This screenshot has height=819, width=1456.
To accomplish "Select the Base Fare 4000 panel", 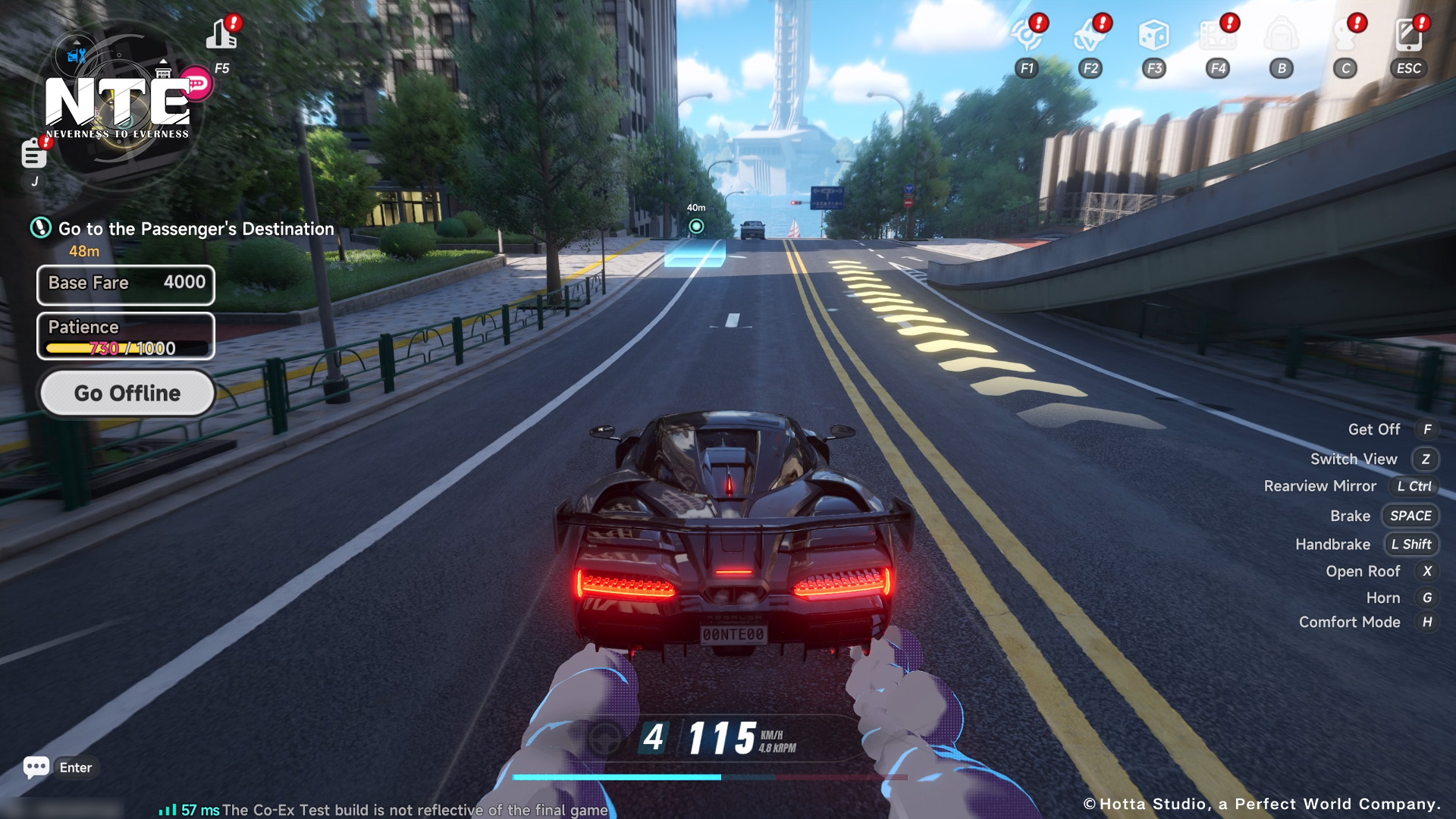I will pos(126,285).
